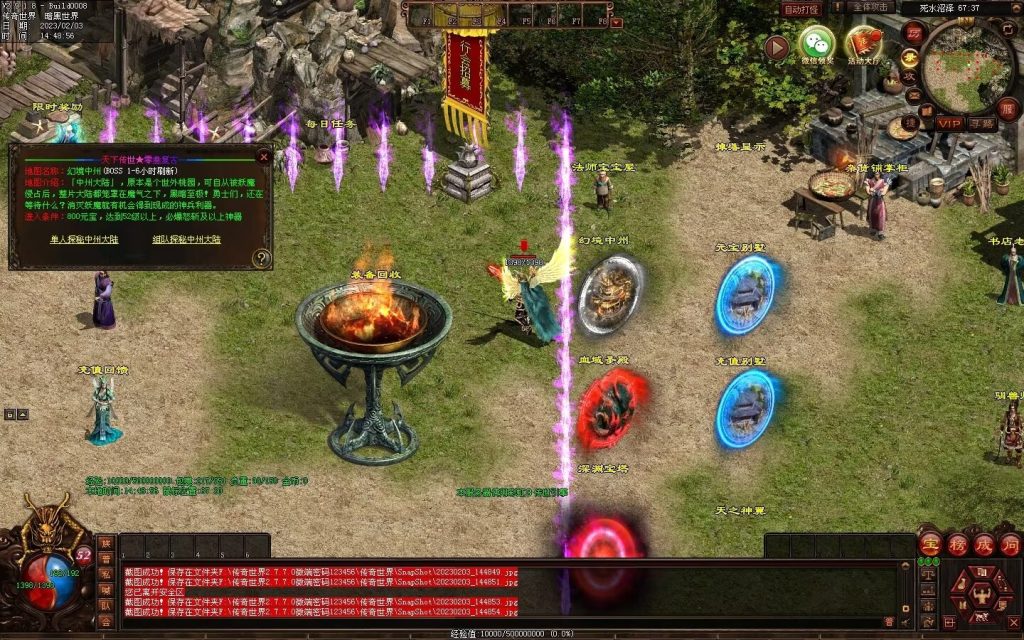The height and width of the screenshot is (640, 1024).
Task: Click the round play arrow button
Action: coord(777,47)
